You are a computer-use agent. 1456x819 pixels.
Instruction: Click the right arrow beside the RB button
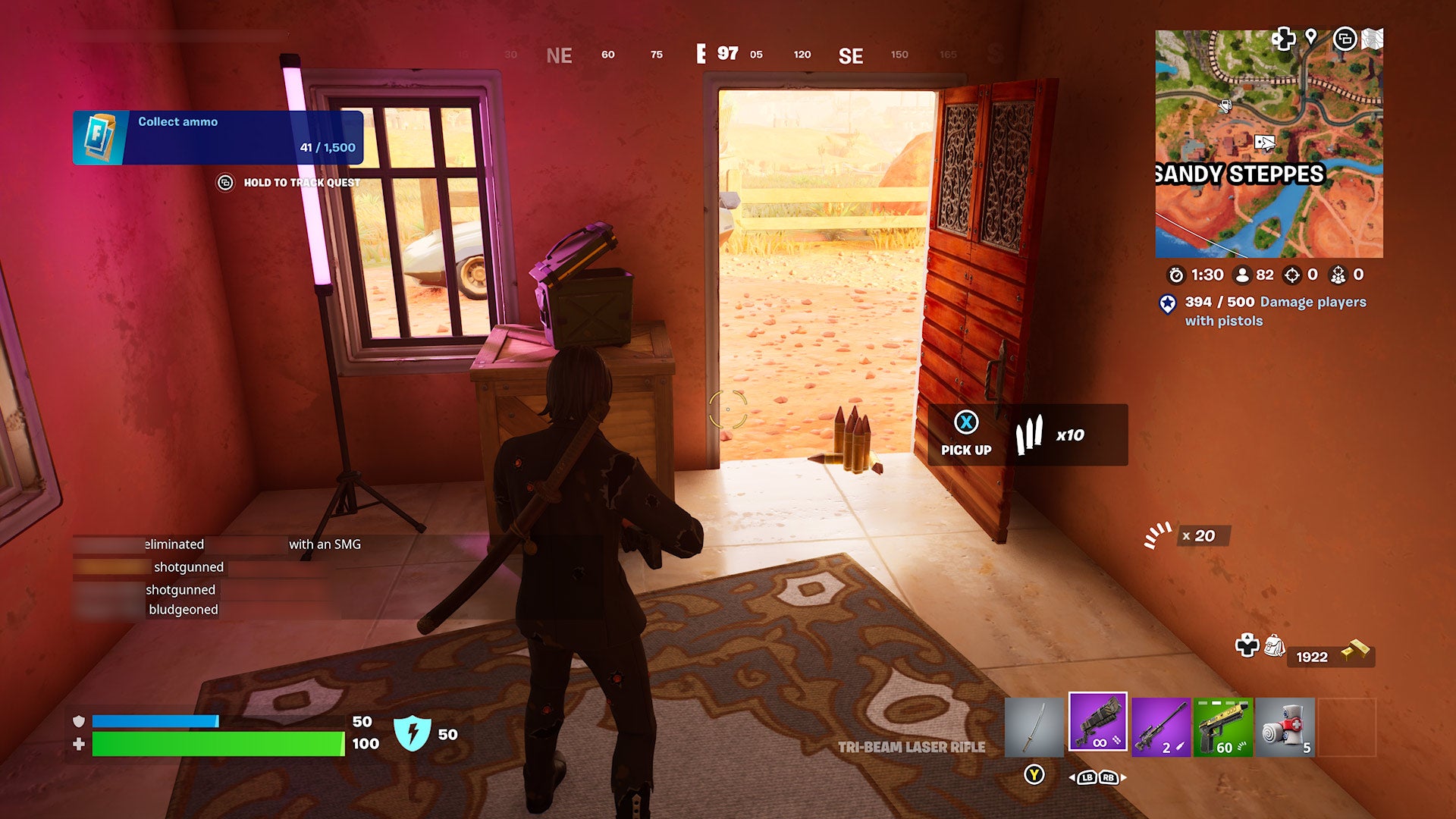click(1125, 778)
